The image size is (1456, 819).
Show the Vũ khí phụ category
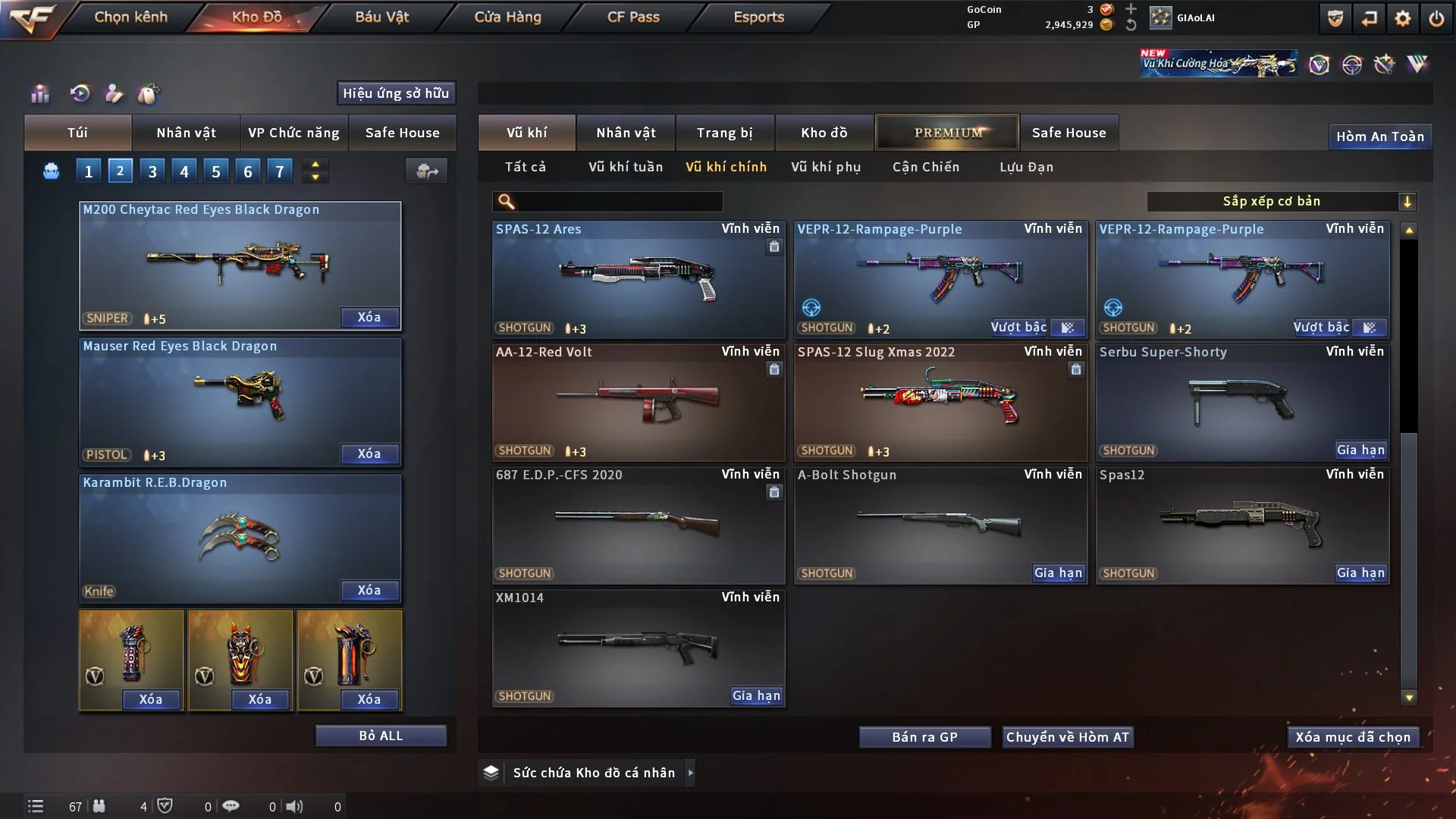pyautogui.click(x=826, y=167)
